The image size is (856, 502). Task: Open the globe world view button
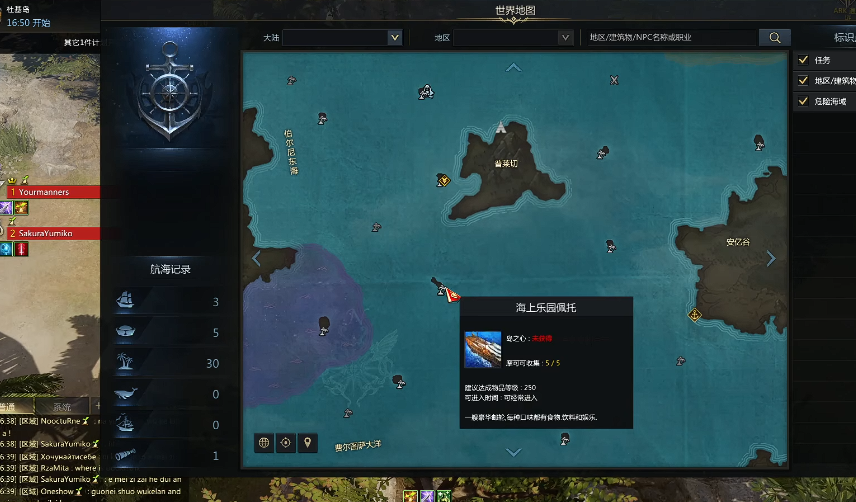coord(264,442)
